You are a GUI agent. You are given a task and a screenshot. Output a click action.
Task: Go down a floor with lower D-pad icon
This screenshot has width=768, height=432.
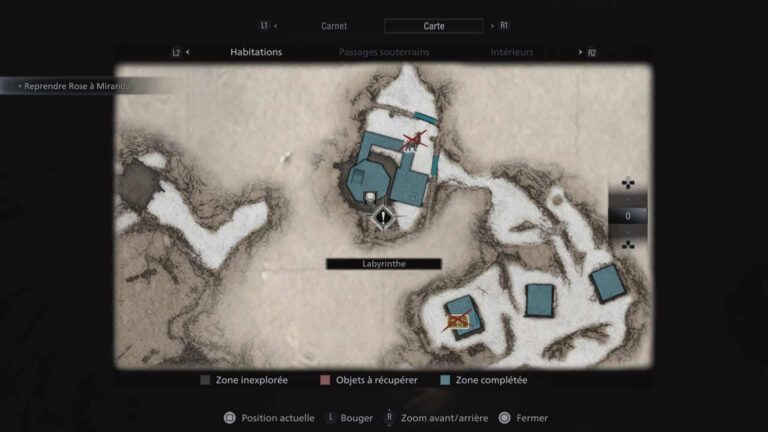coord(627,245)
